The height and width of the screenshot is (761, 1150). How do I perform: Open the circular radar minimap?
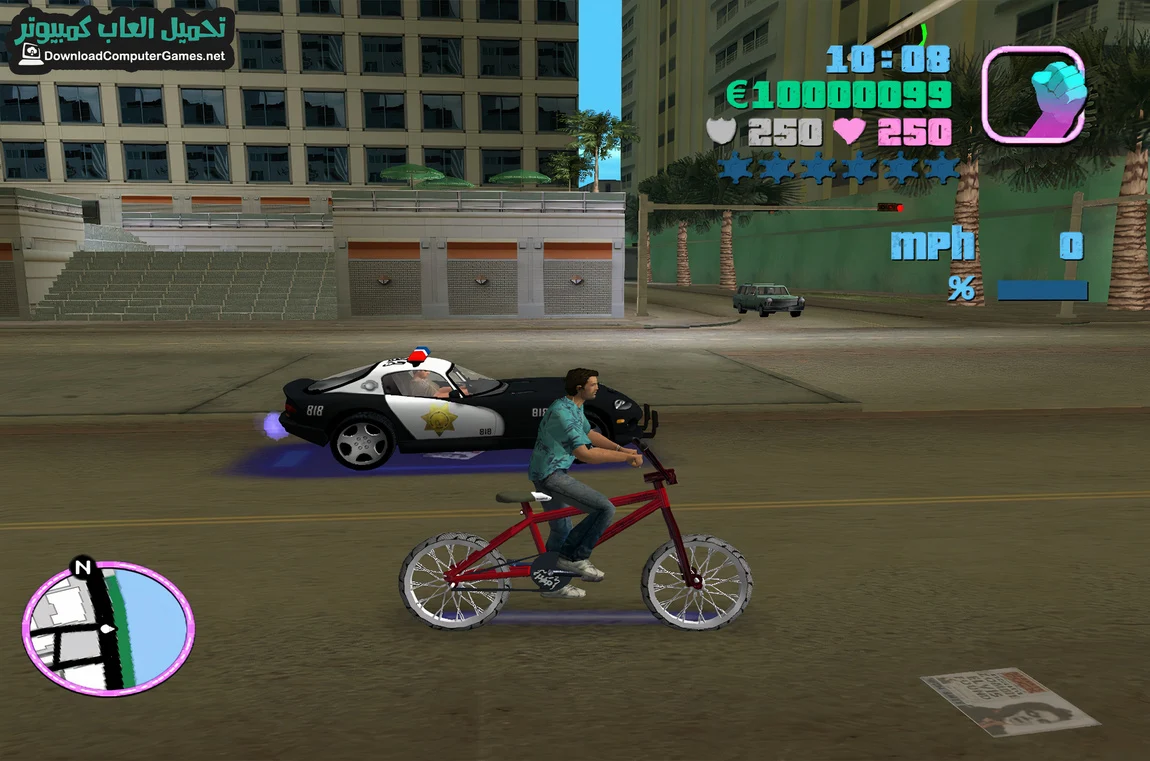pyautogui.click(x=108, y=628)
